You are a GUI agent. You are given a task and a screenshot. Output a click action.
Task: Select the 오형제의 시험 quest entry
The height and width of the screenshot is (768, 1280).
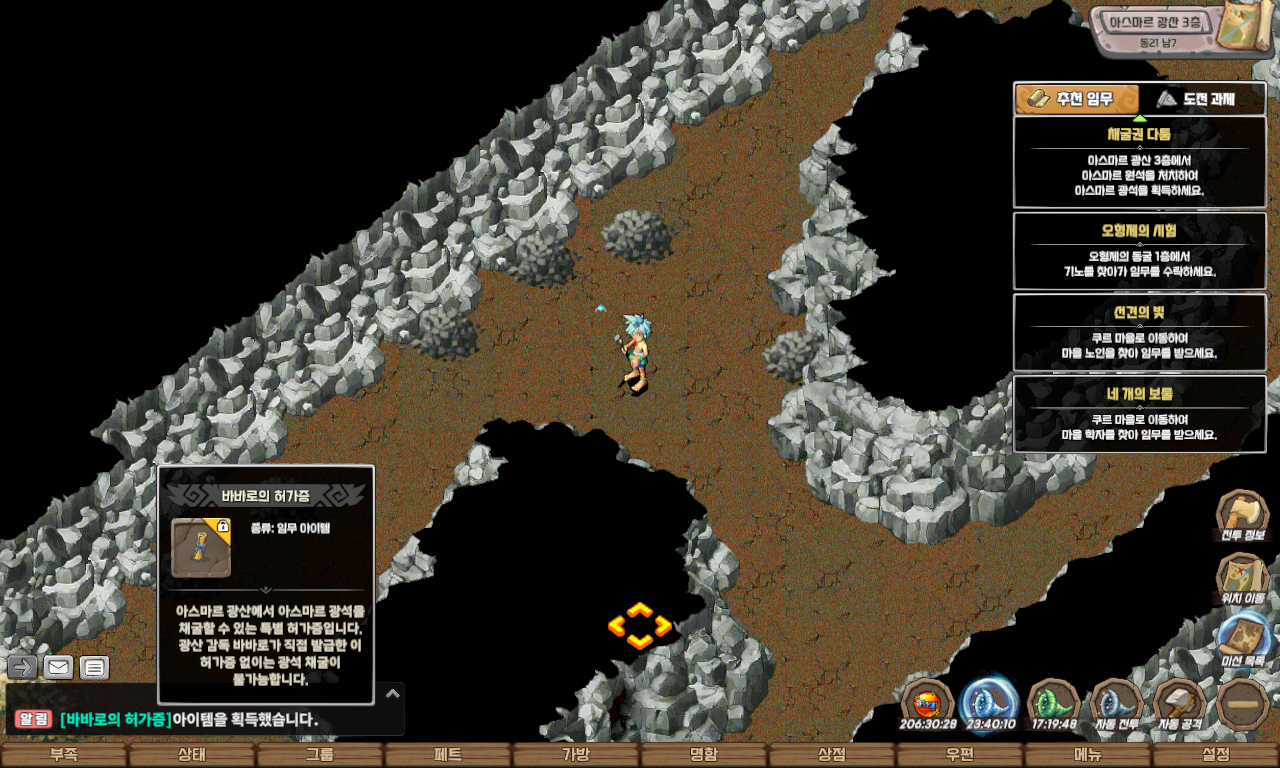[1139, 250]
